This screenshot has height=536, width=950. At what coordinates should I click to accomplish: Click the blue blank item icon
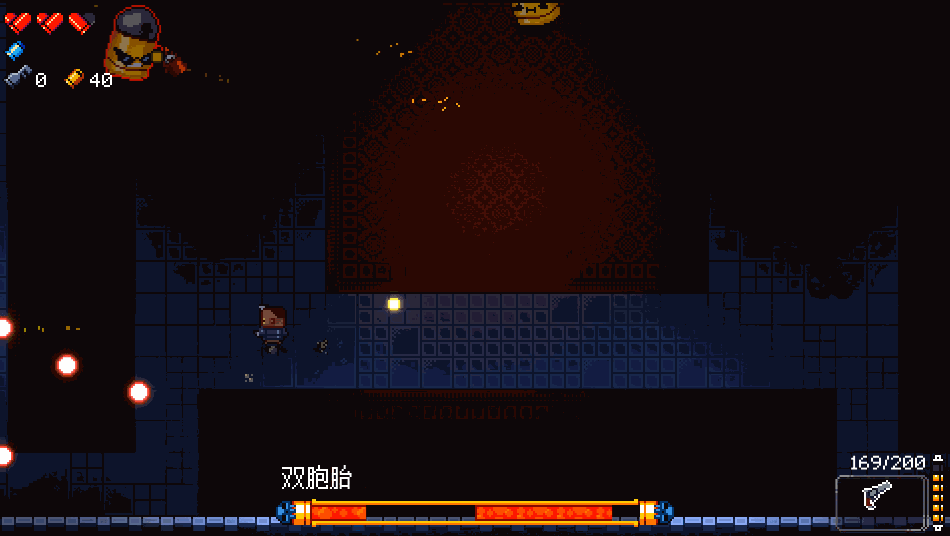tap(14, 50)
